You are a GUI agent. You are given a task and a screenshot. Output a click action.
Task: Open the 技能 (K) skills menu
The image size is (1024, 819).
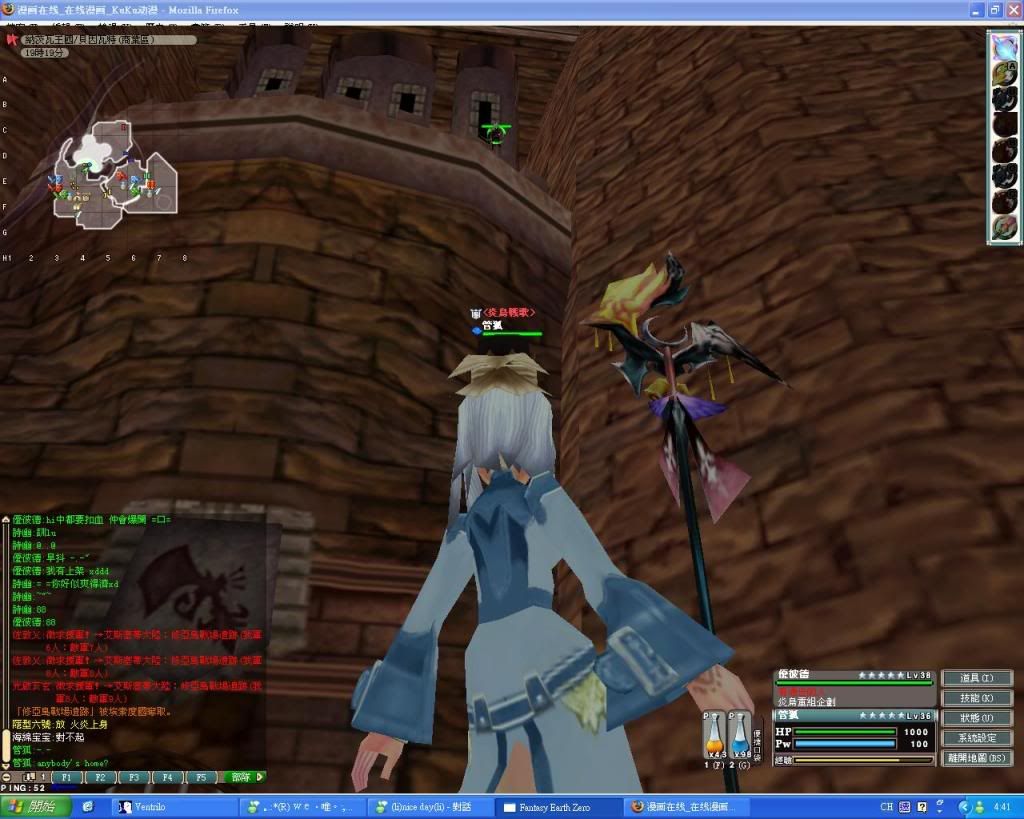coord(977,698)
